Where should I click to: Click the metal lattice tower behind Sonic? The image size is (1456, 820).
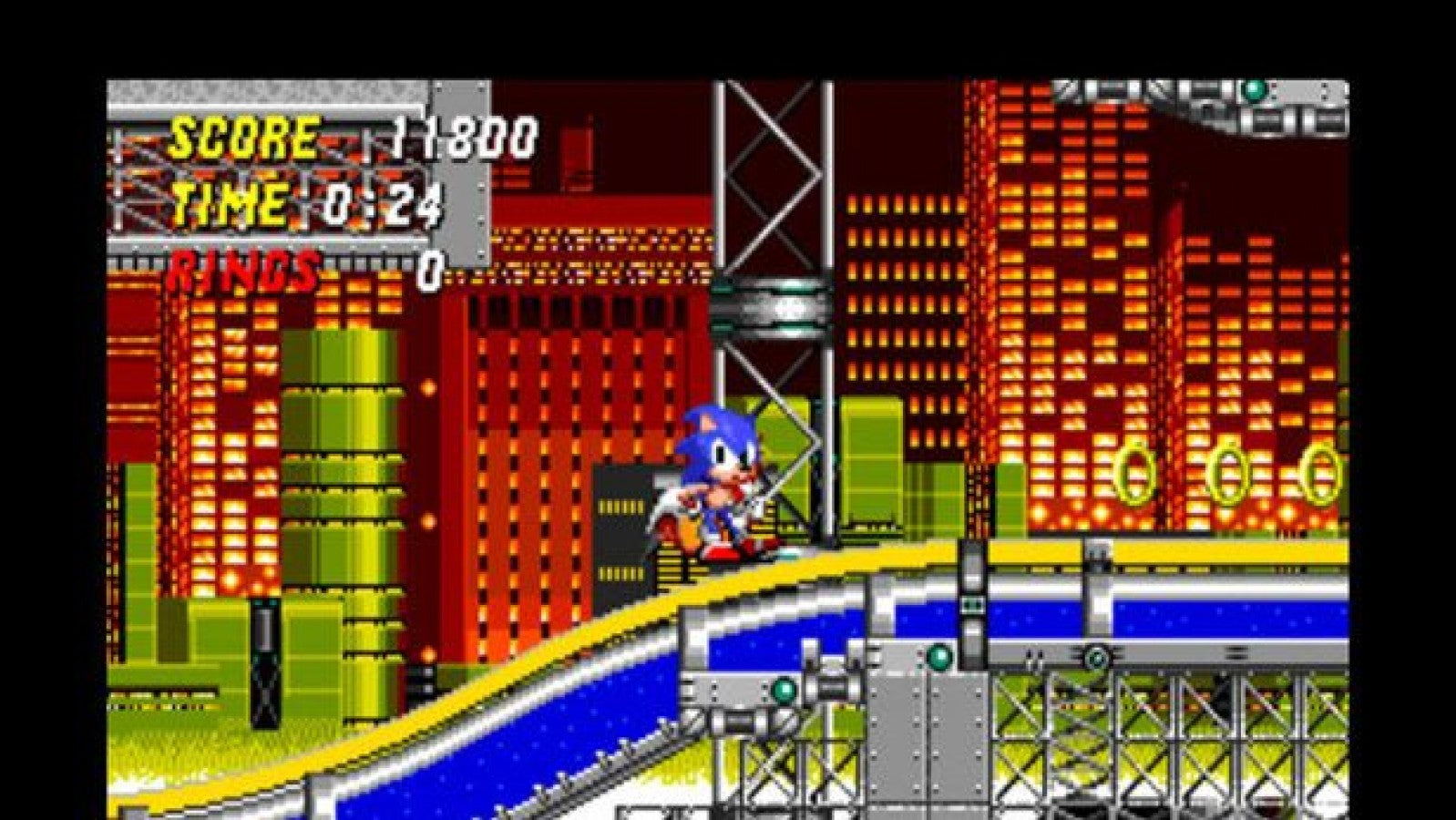774,182
